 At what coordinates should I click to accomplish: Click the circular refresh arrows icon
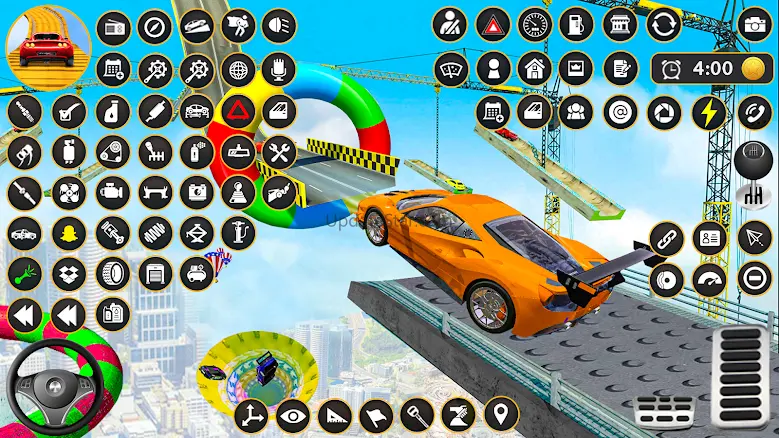coord(663,24)
